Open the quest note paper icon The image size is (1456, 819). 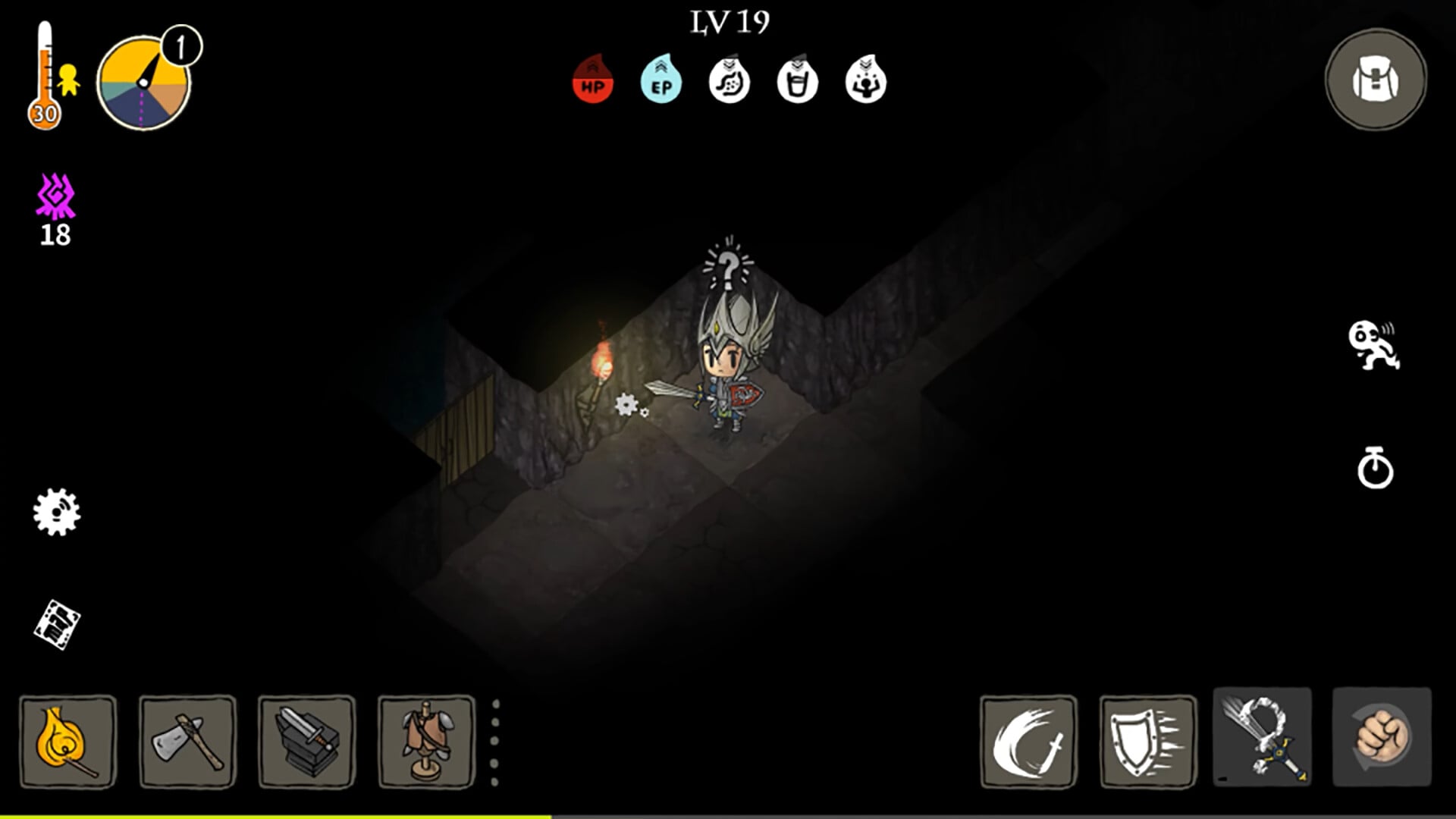[x=57, y=625]
